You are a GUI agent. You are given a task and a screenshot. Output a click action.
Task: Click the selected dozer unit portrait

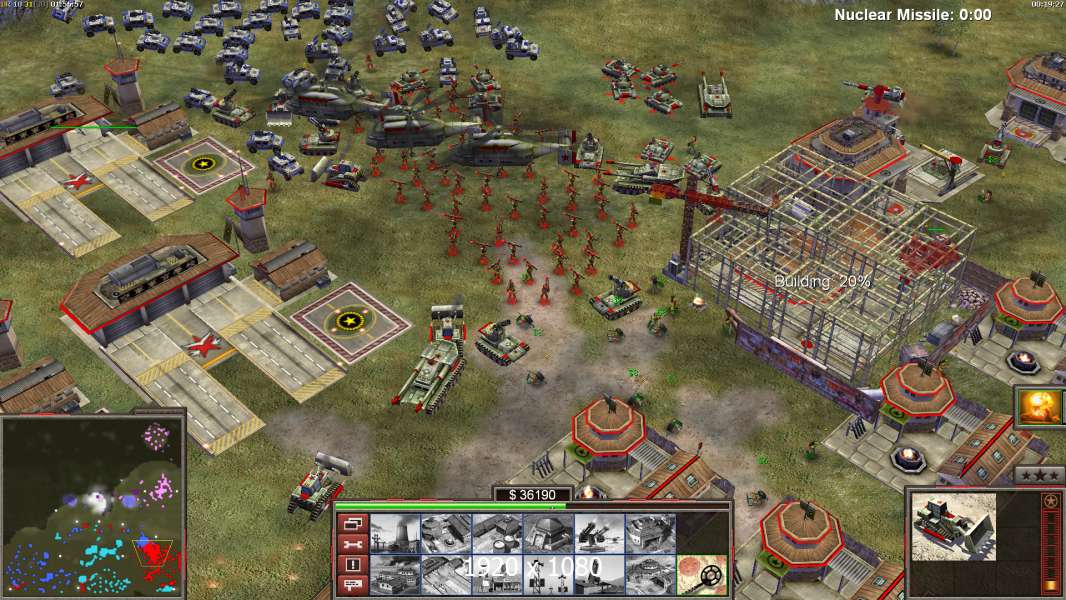click(x=953, y=526)
